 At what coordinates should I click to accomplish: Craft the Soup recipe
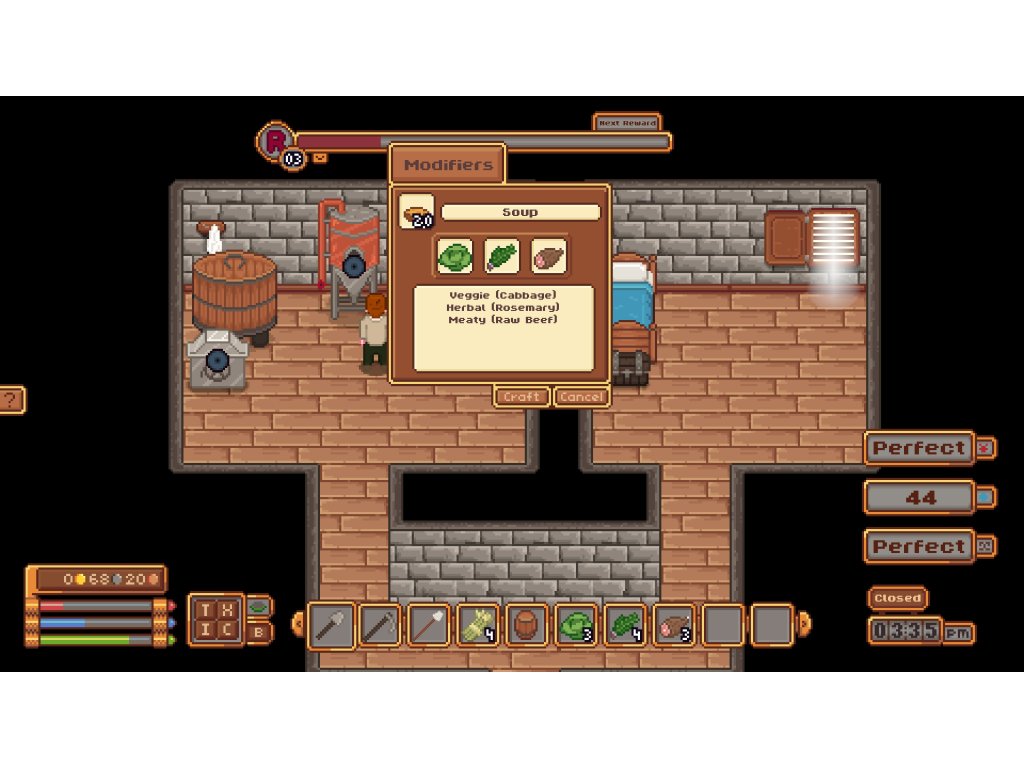(522, 397)
